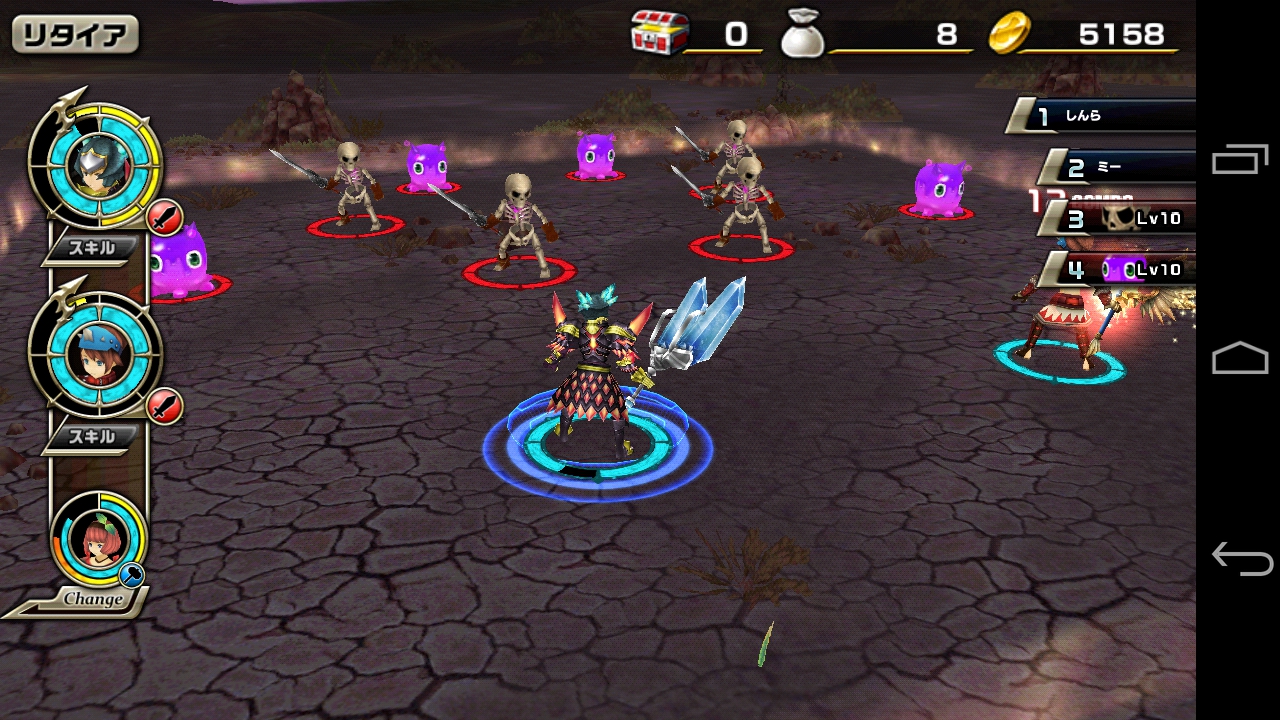Open Android recent apps

pyautogui.click(x=1240, y=160)
